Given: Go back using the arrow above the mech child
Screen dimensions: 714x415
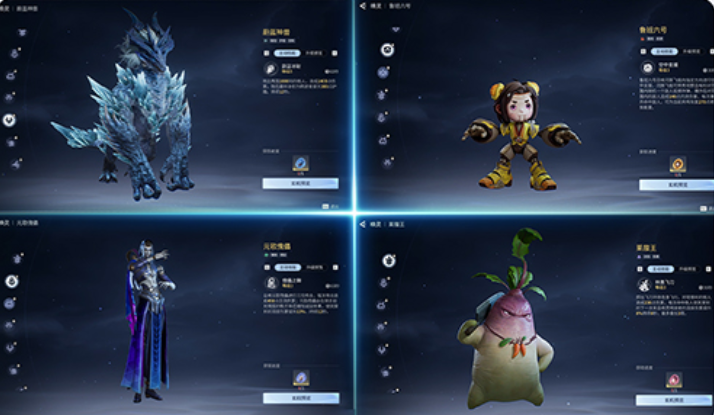Looking at the screenshot, I should 363,7.
